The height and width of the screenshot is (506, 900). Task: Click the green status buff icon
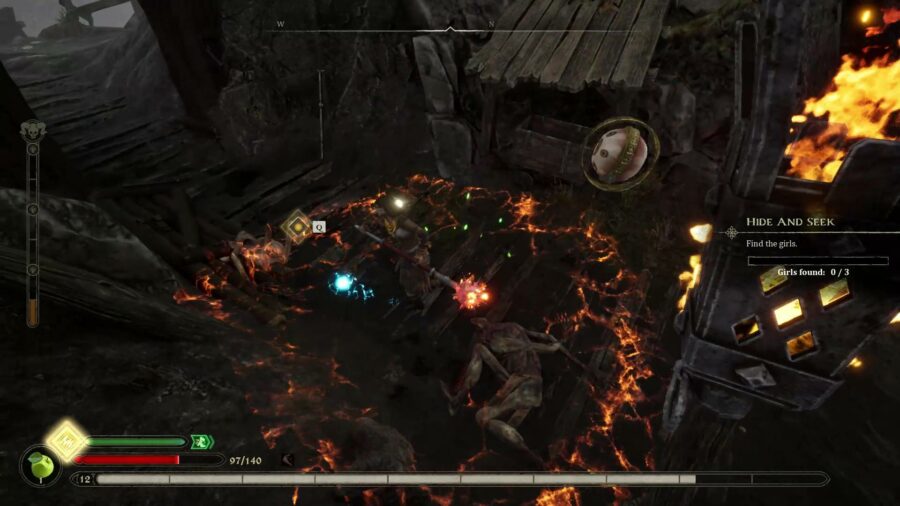[x=201, y=441]
